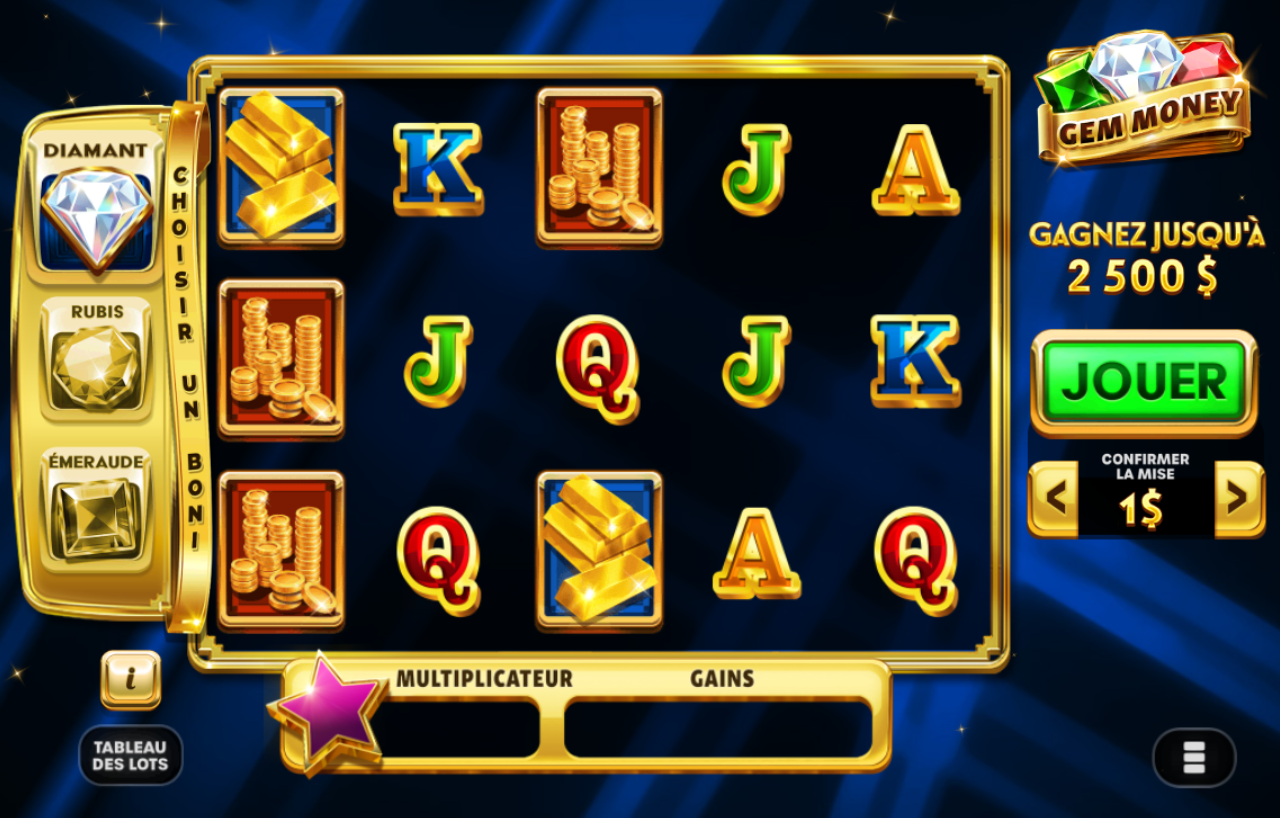Click the gold bars symbol on the first reel
1280x818 pixels.
[x=281, y=170]
